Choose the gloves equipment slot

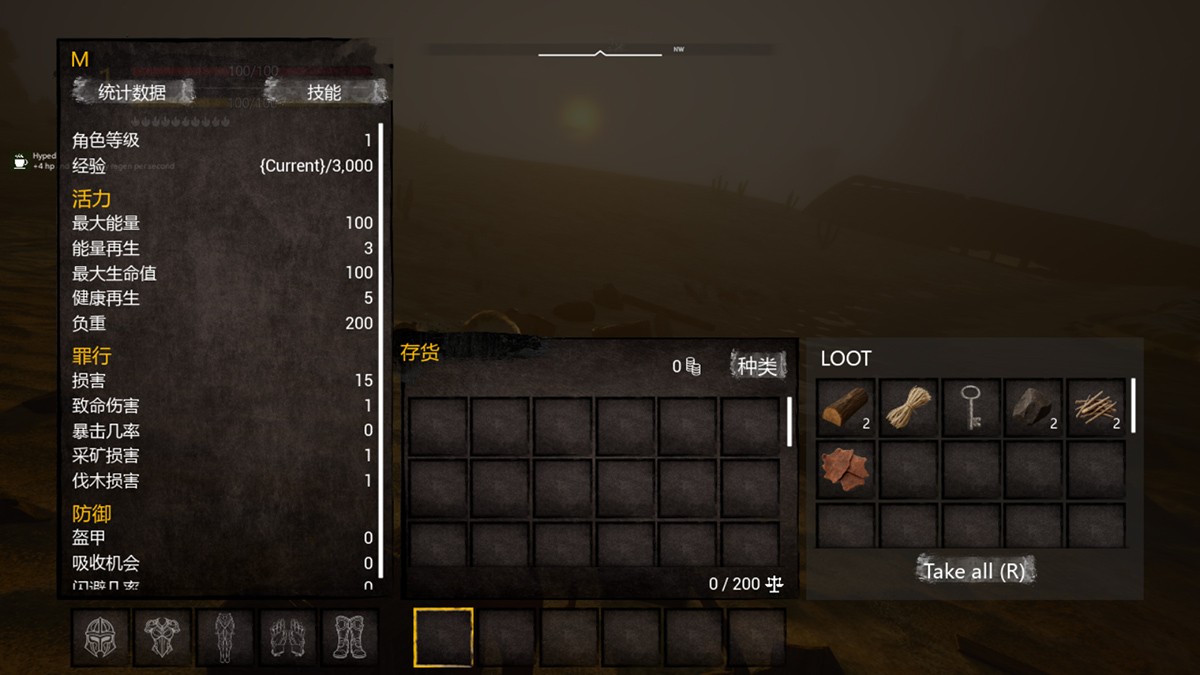tap(288, 638)
